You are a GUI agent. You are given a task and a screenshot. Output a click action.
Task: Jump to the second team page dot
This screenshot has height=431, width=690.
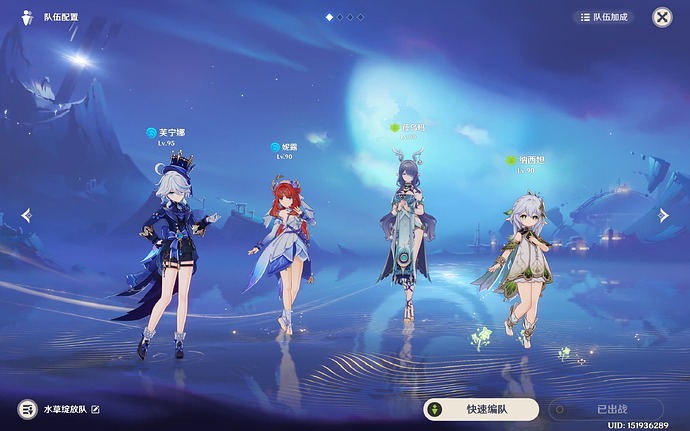pyautogui.click(x=340, y=17)
